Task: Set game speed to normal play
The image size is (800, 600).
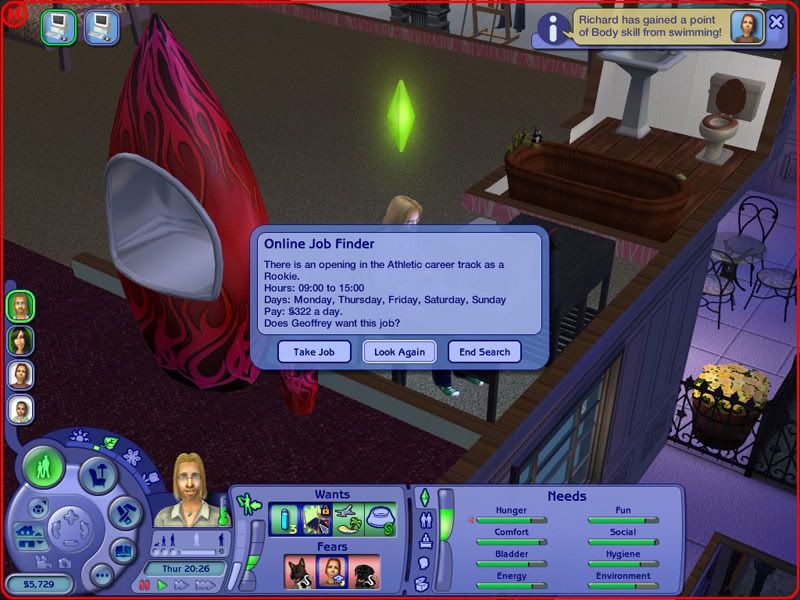Action: (160, 584)
